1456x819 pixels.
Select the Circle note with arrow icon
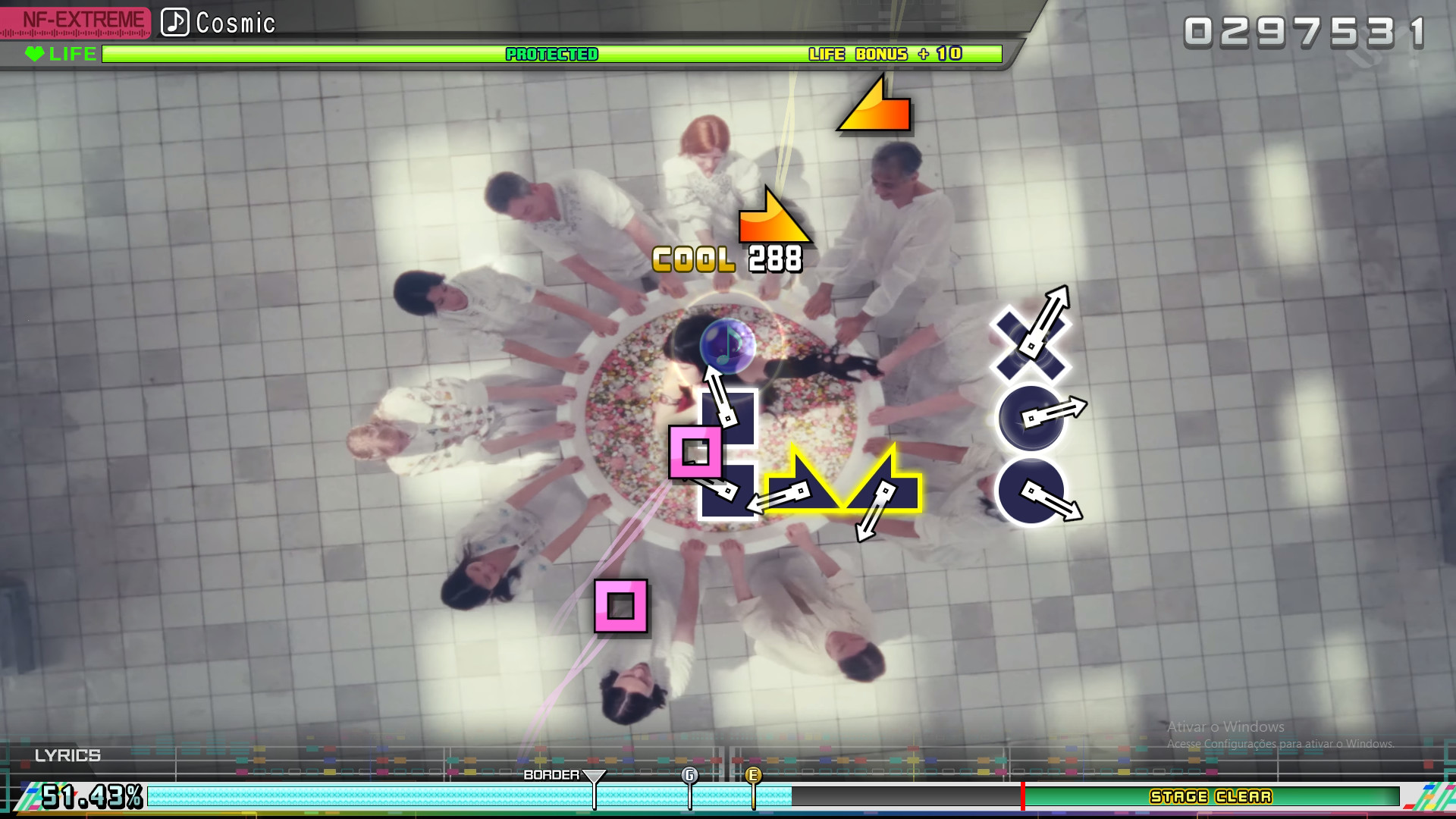point(1031,417)
